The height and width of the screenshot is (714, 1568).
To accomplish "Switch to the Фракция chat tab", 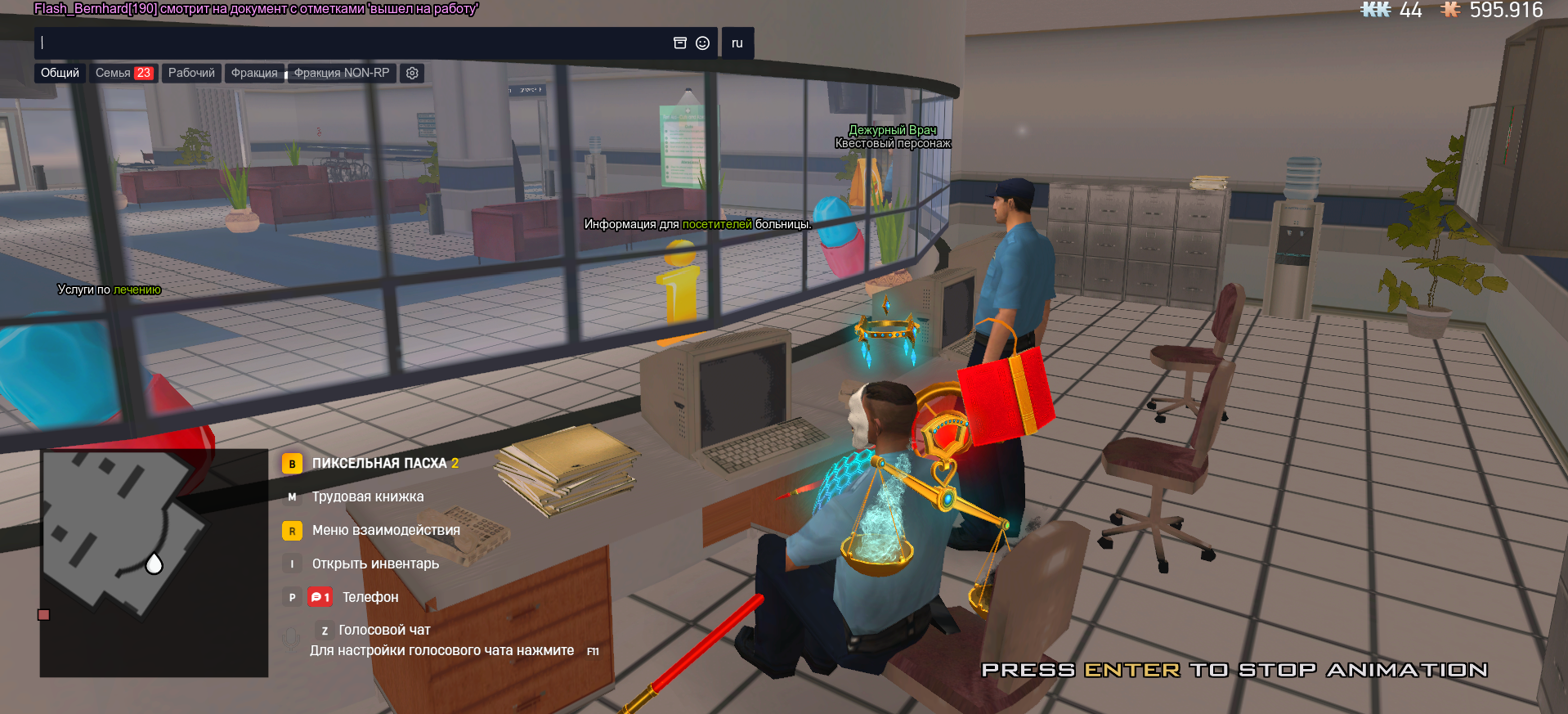I will point(254,73).
